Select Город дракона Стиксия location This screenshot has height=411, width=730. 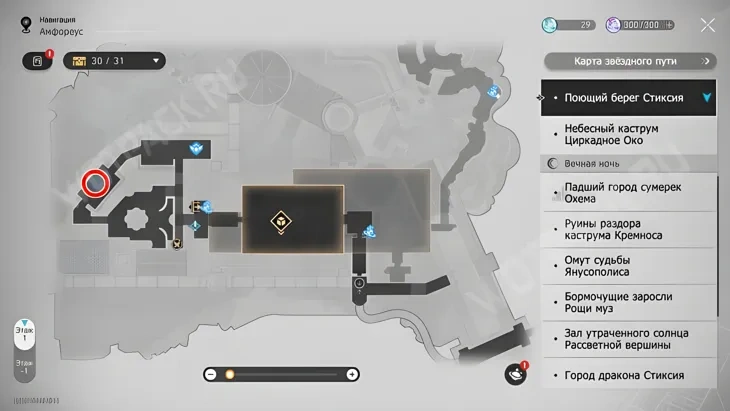[628, 375]
